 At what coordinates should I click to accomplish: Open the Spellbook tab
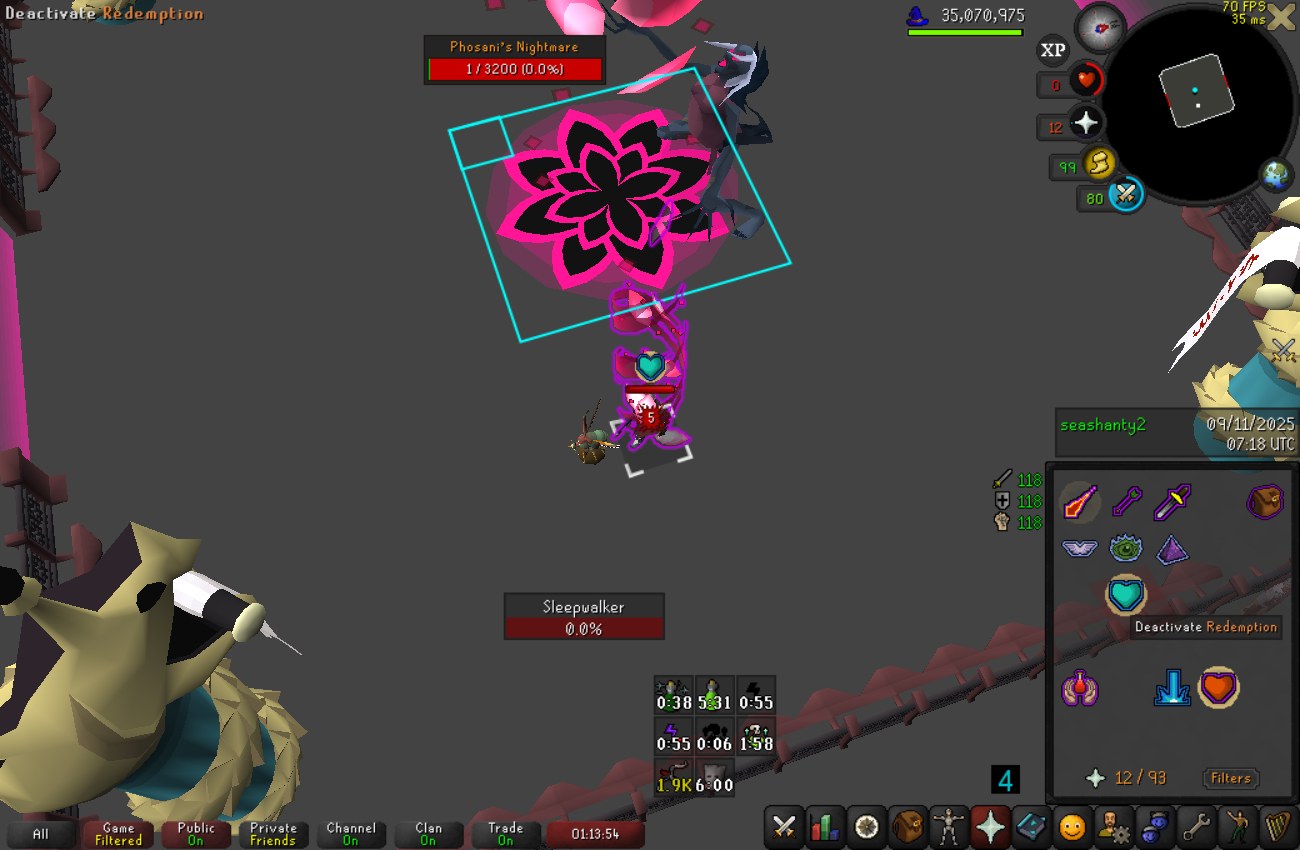pos(1030,827)
